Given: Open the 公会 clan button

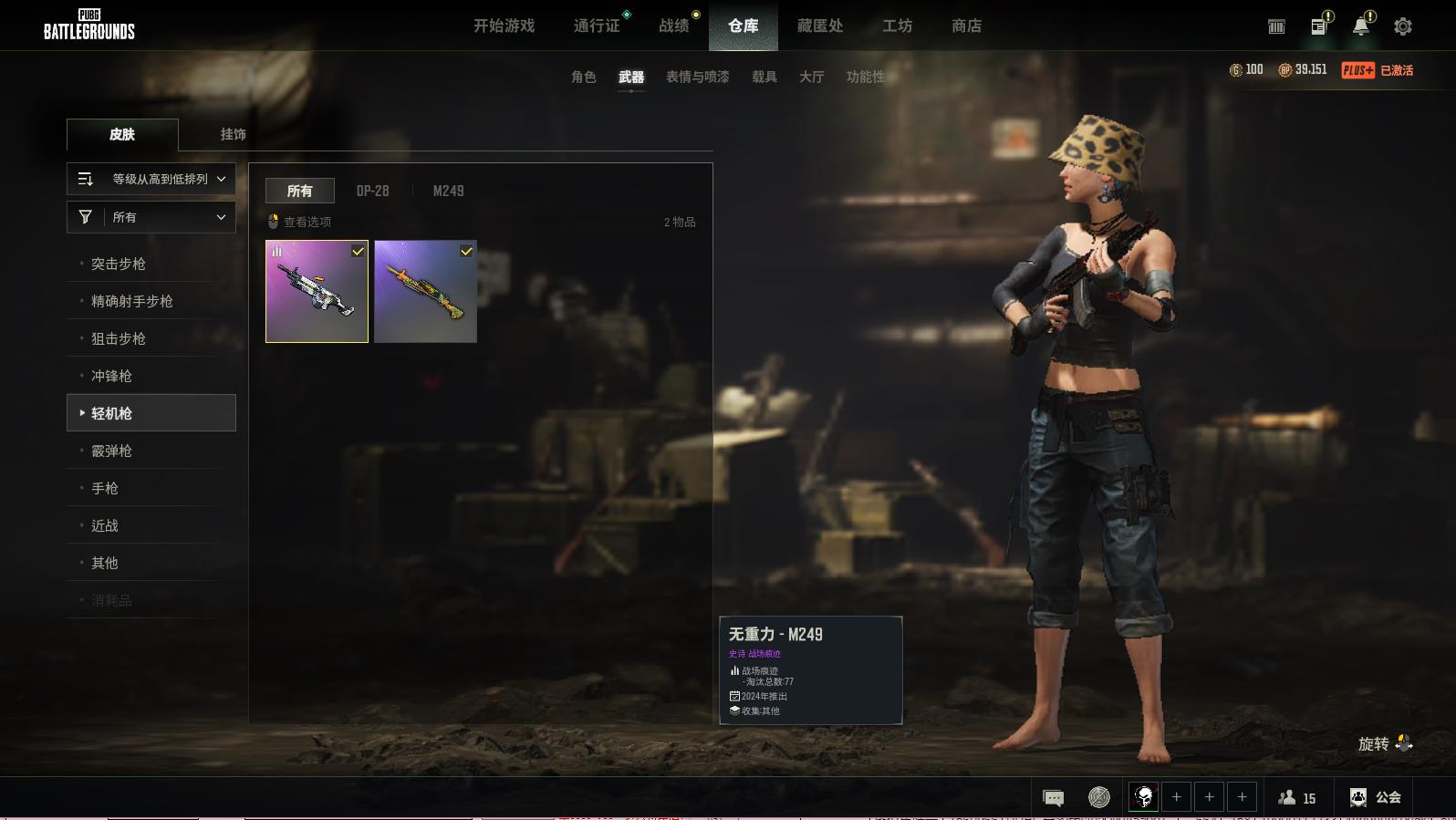Looking at the screenshot, I should tap(1376, 797).
